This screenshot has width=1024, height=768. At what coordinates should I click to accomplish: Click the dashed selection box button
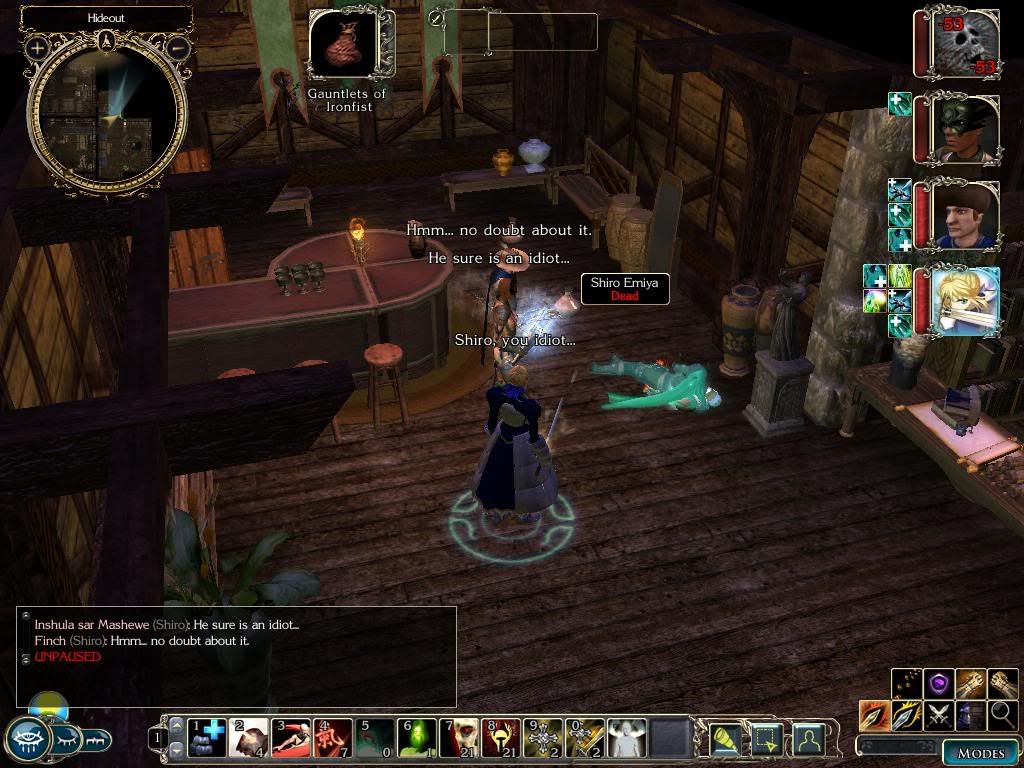[766, 738]
